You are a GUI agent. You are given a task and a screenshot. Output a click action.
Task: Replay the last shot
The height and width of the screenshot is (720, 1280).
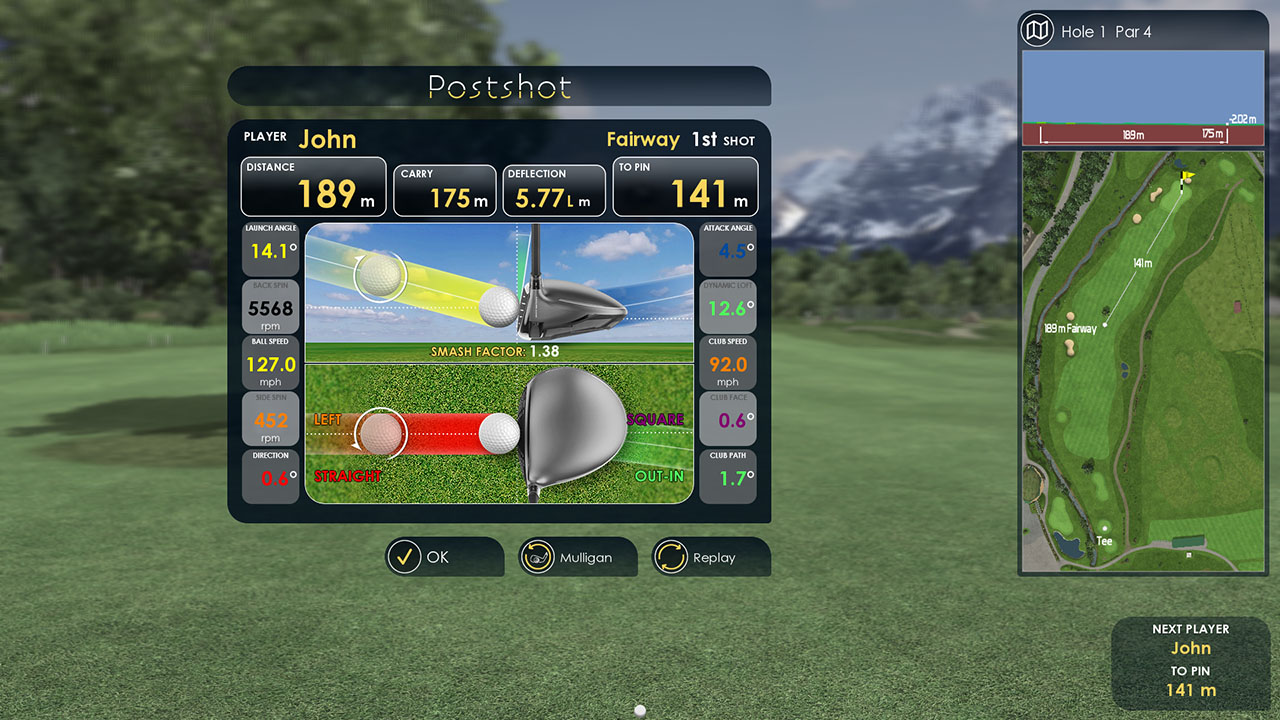[x=711, y=557]
